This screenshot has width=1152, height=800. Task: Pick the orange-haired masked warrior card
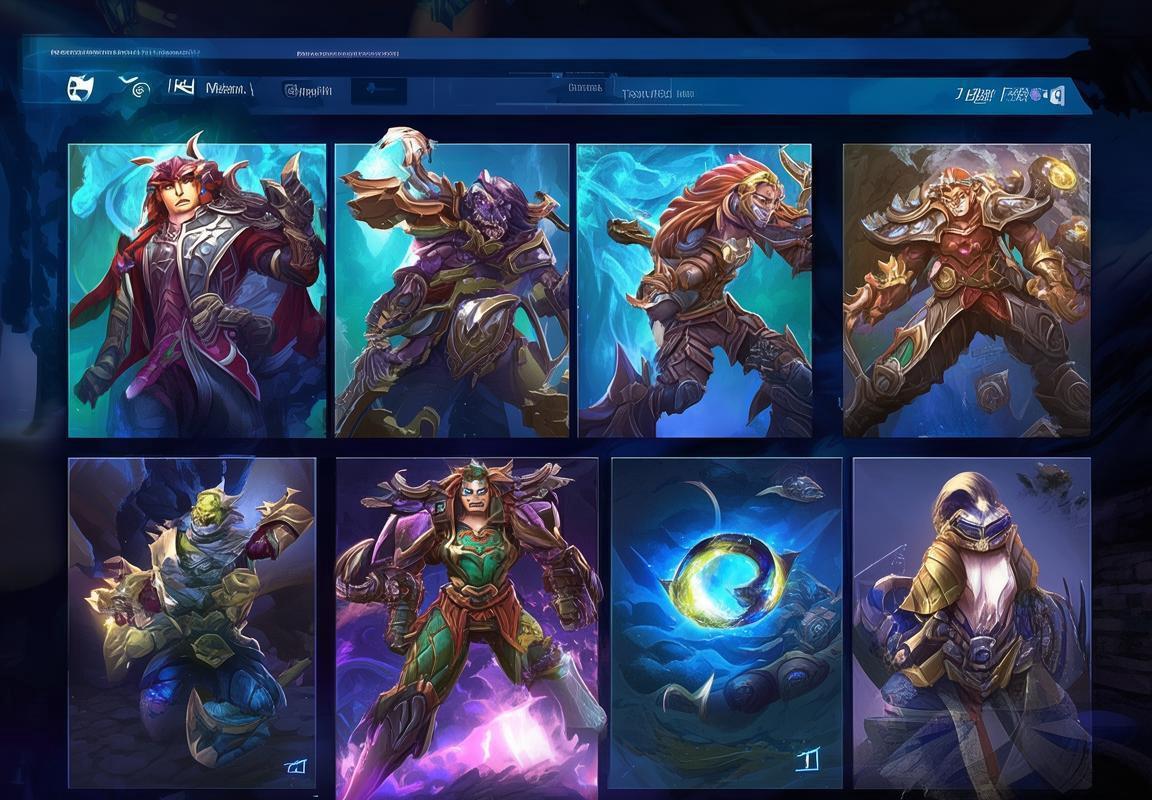pos(694,290)
